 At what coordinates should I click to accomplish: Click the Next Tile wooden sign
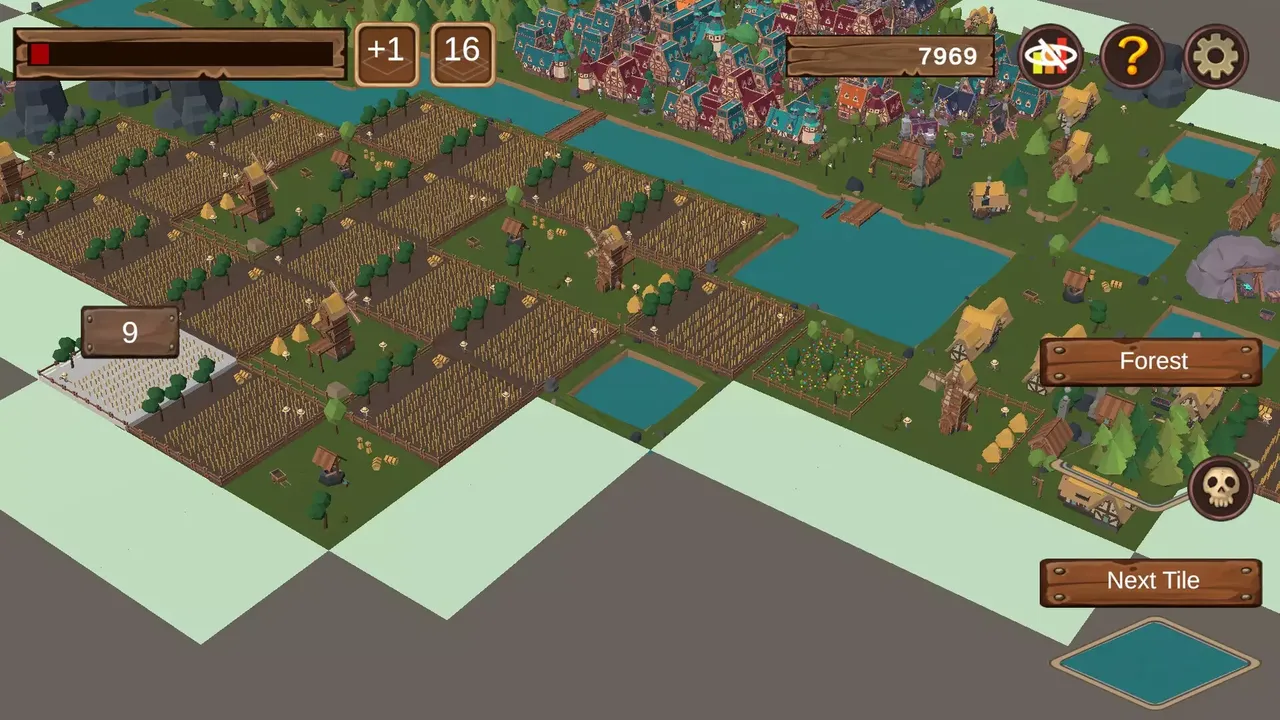point(1152,581)
